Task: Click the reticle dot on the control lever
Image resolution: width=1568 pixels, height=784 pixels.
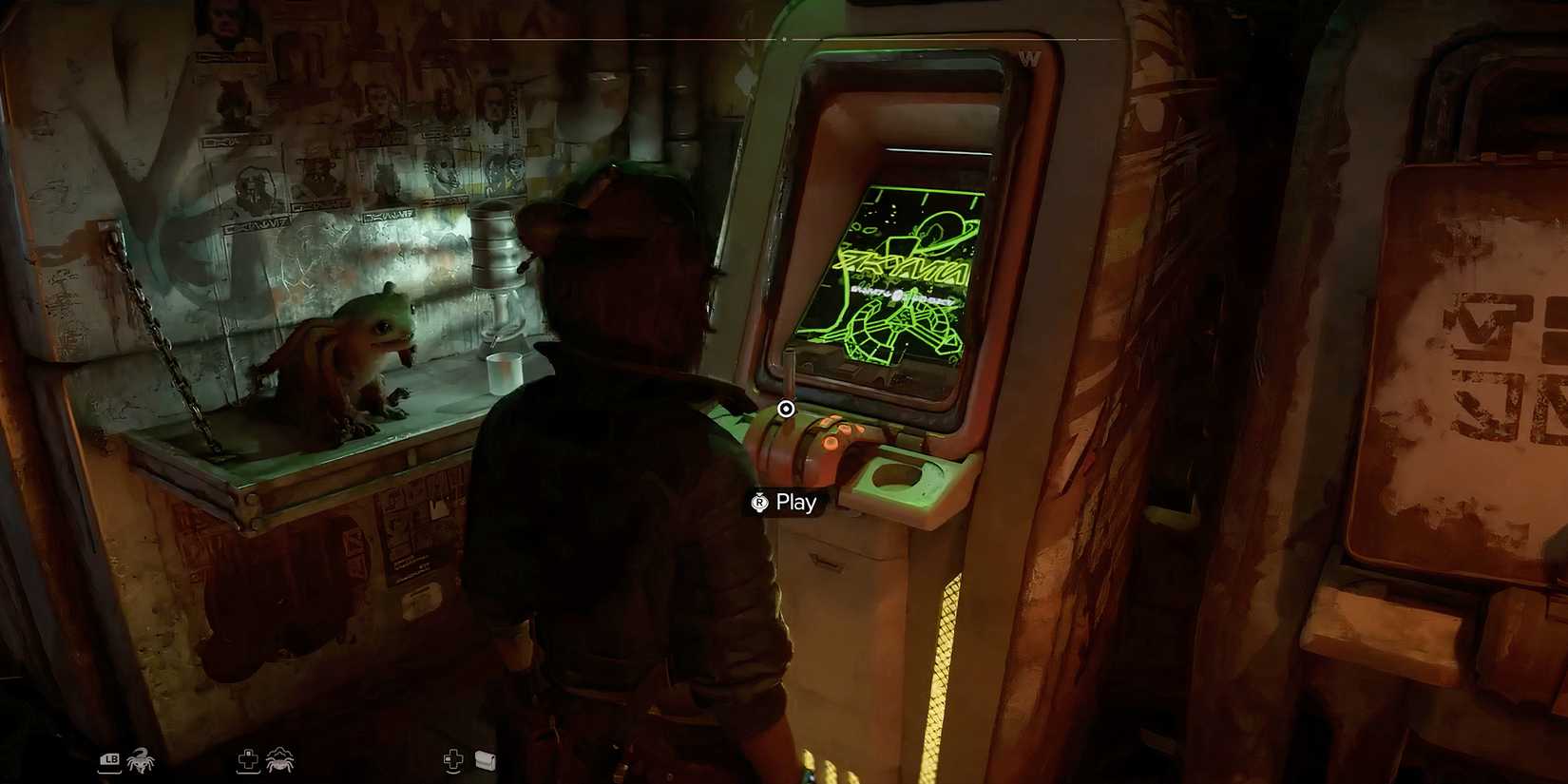Action: (785, 410)
